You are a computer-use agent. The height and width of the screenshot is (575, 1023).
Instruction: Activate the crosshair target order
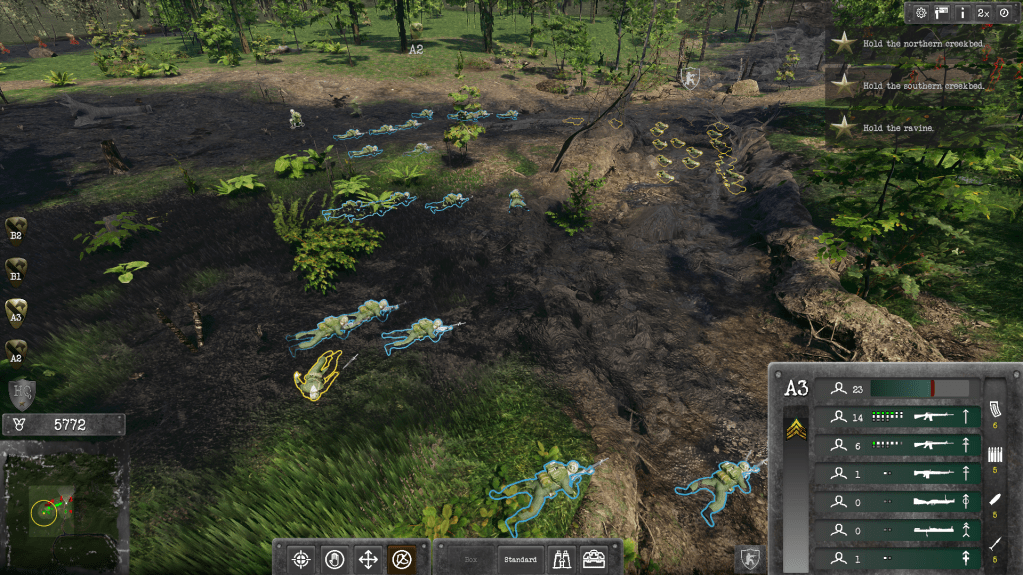(299, 559)
